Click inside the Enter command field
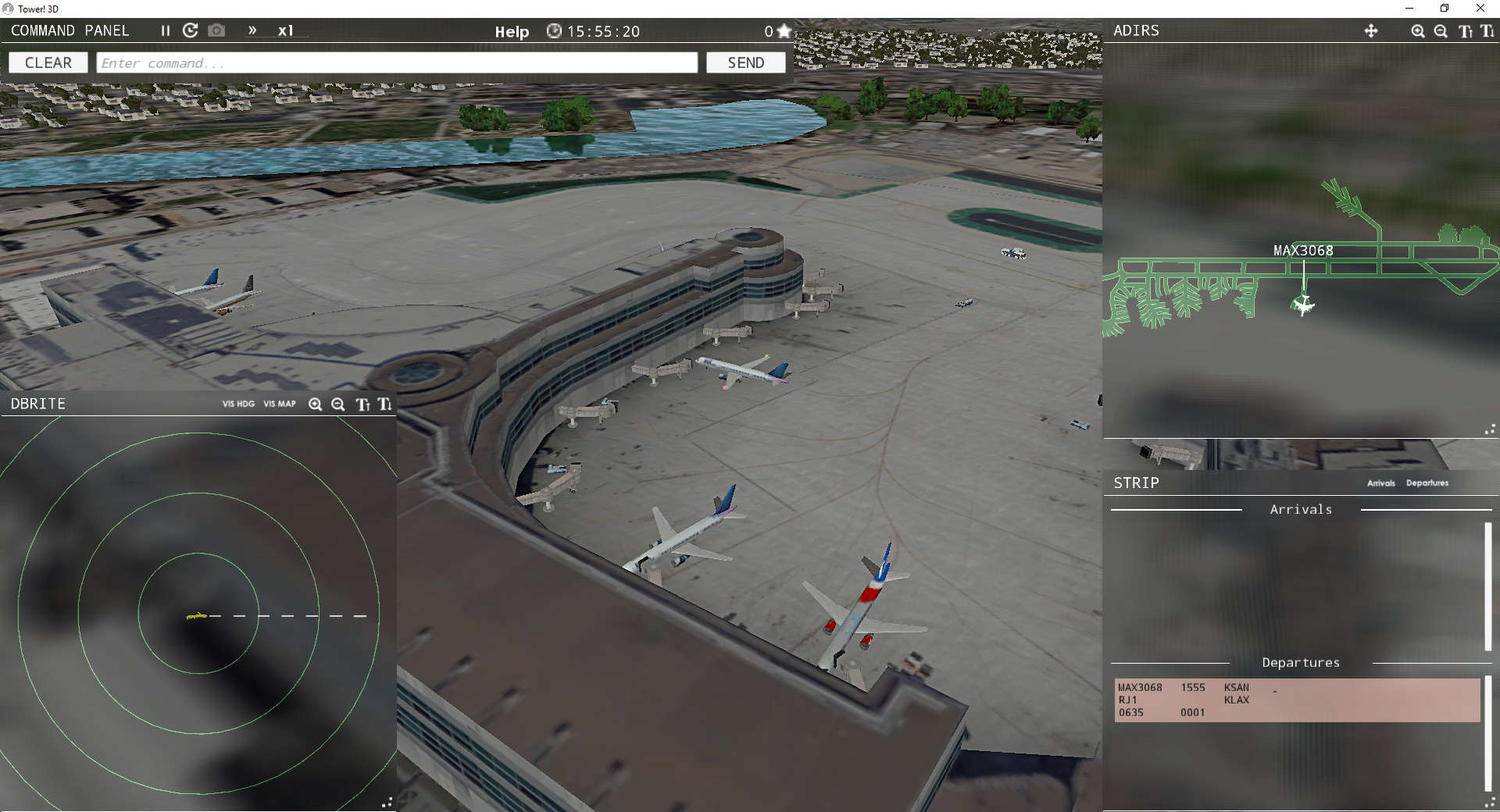 397,62
